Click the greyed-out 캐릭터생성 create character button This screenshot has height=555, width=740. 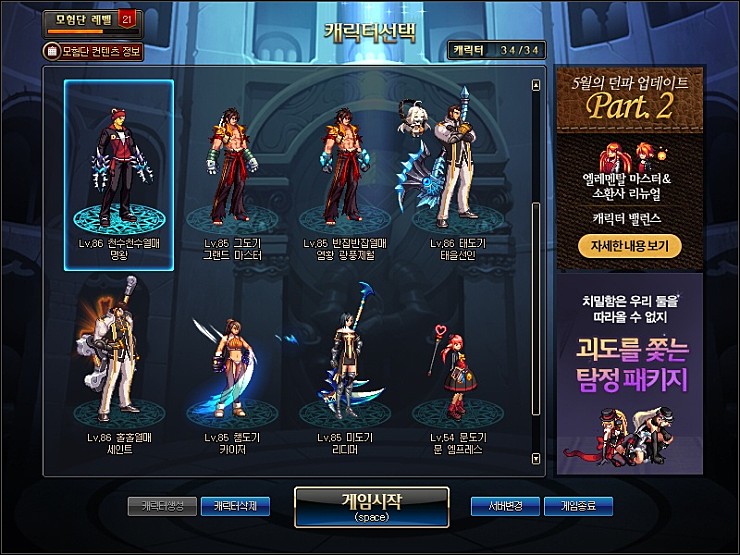coord(162,506)
